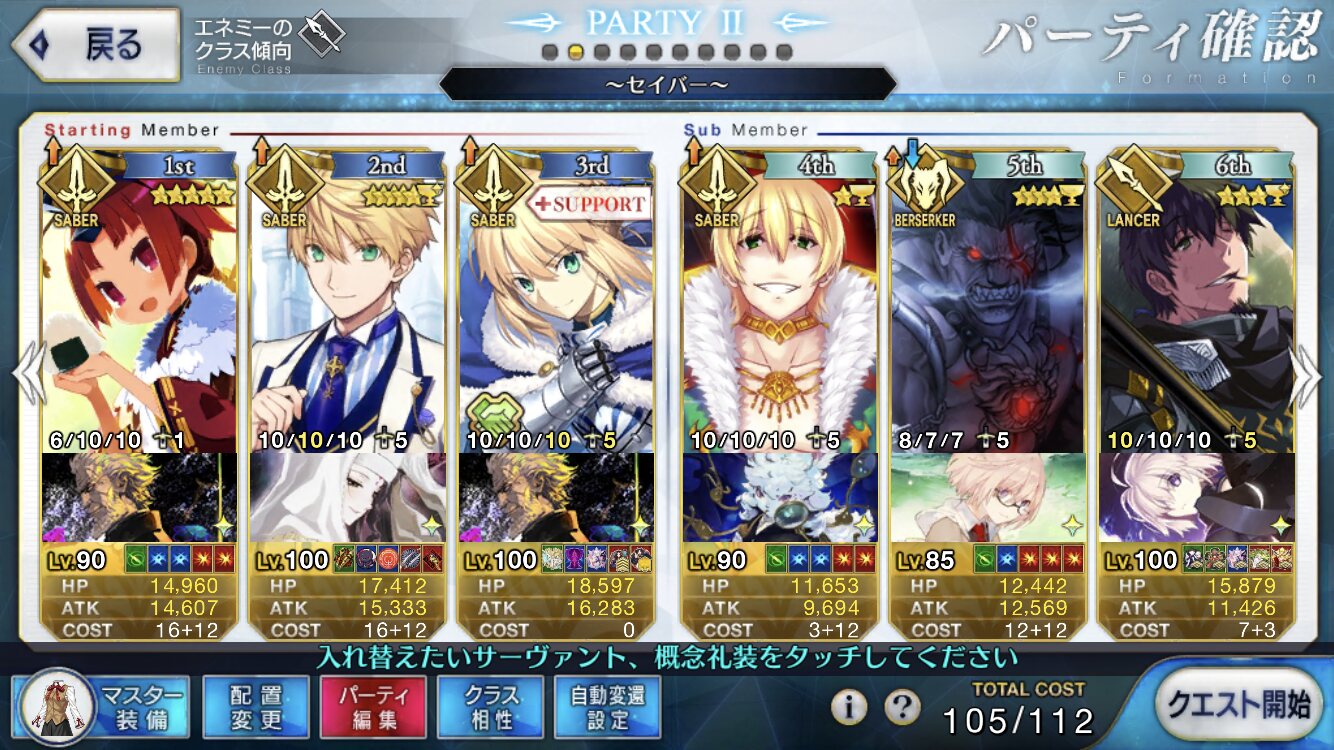Change the Berserker's craft essence image

point(988,497)
